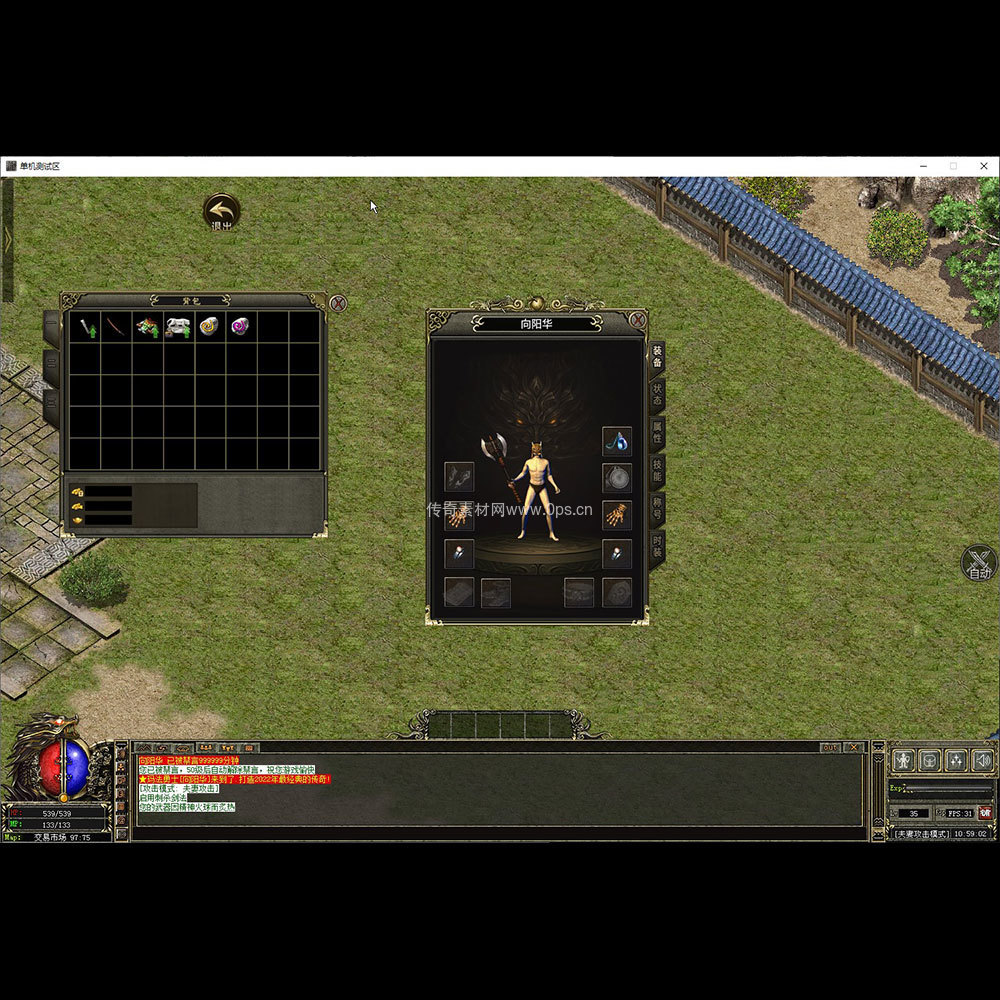The width and height of the screenshot is (1000, 1000).
Task: Toggle the 自动 auto-combat crossed swords button
Action: (x=979, y=563)
